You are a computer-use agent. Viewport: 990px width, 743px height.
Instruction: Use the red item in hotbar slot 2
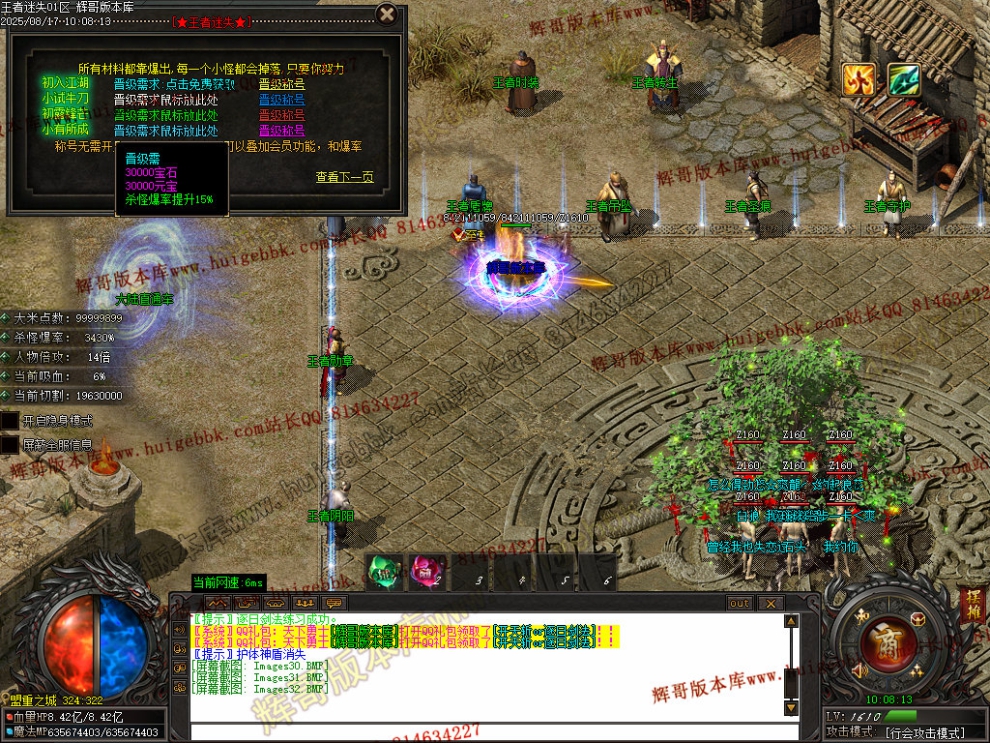click(x=427, y=572)
